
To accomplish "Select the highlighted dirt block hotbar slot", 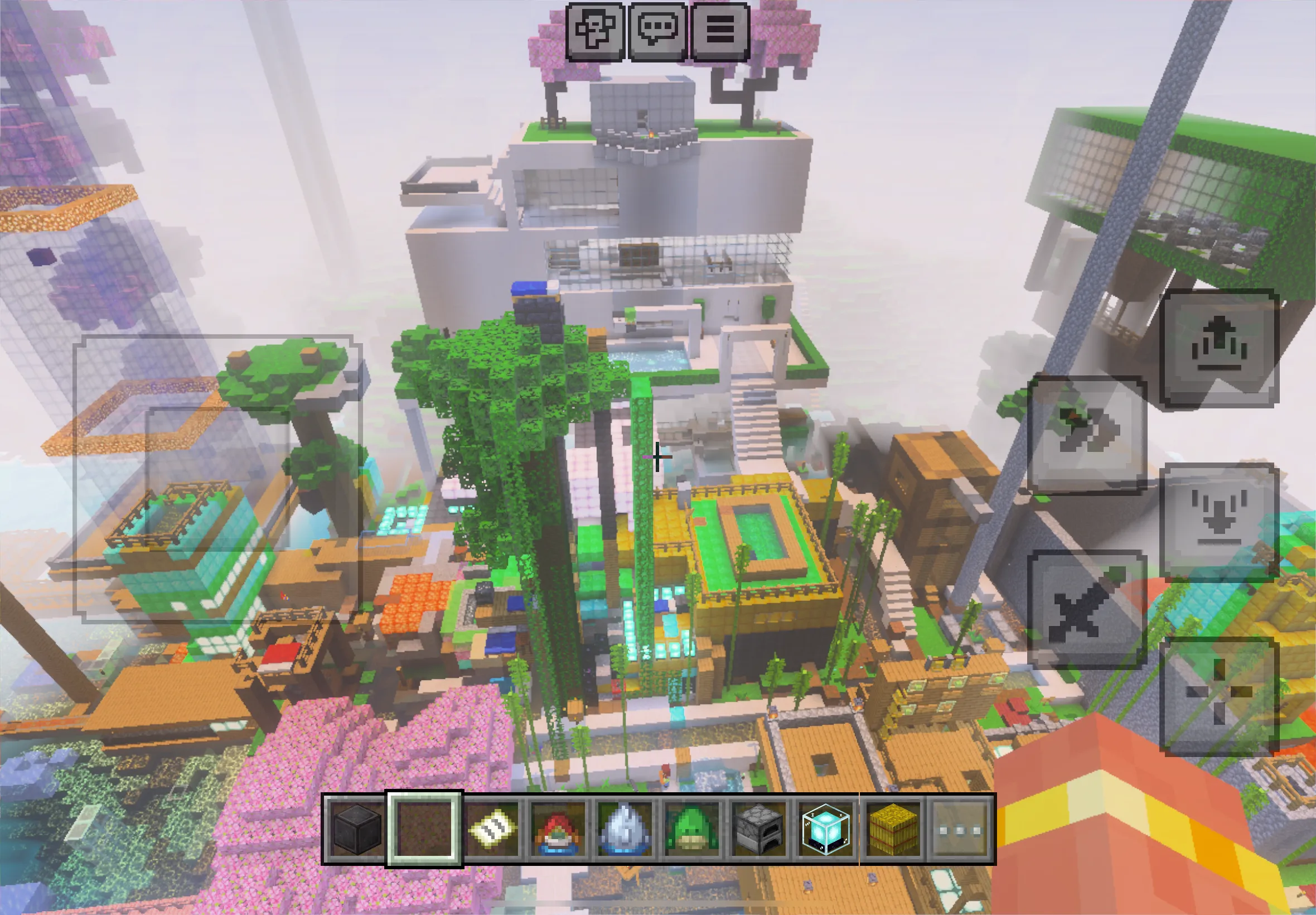I will click(x=424, y=830).
